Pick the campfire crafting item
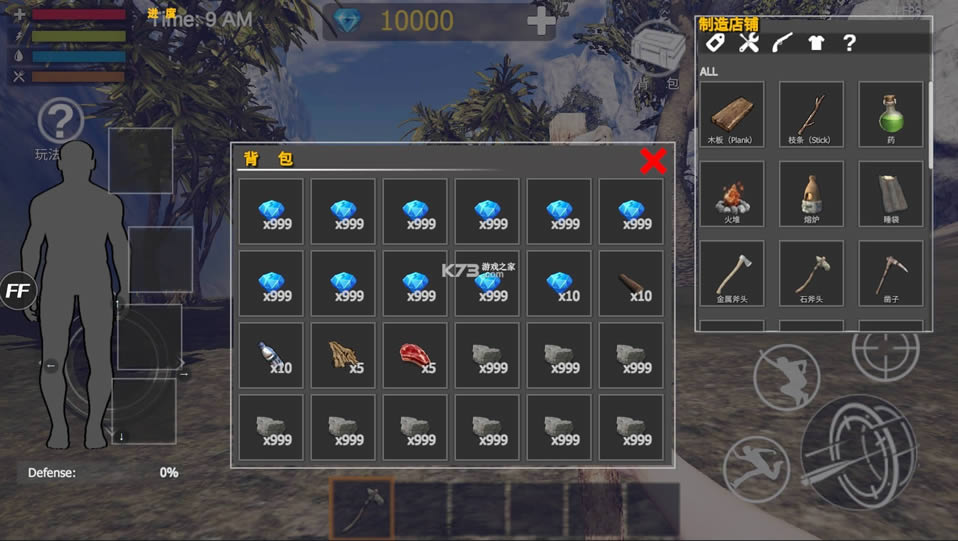 click(732, 193)
